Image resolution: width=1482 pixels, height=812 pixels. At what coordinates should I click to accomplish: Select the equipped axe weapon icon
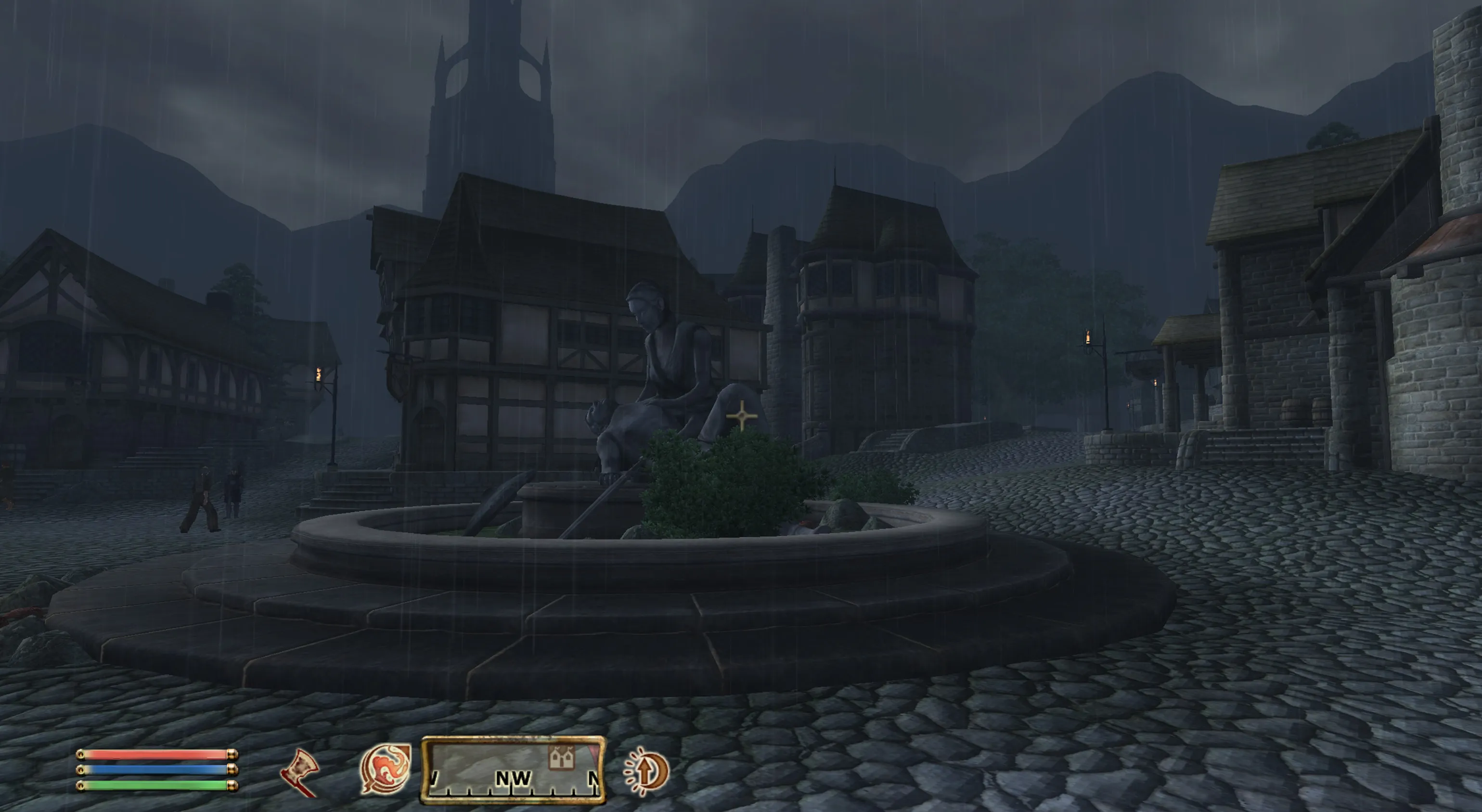point(300,771)
